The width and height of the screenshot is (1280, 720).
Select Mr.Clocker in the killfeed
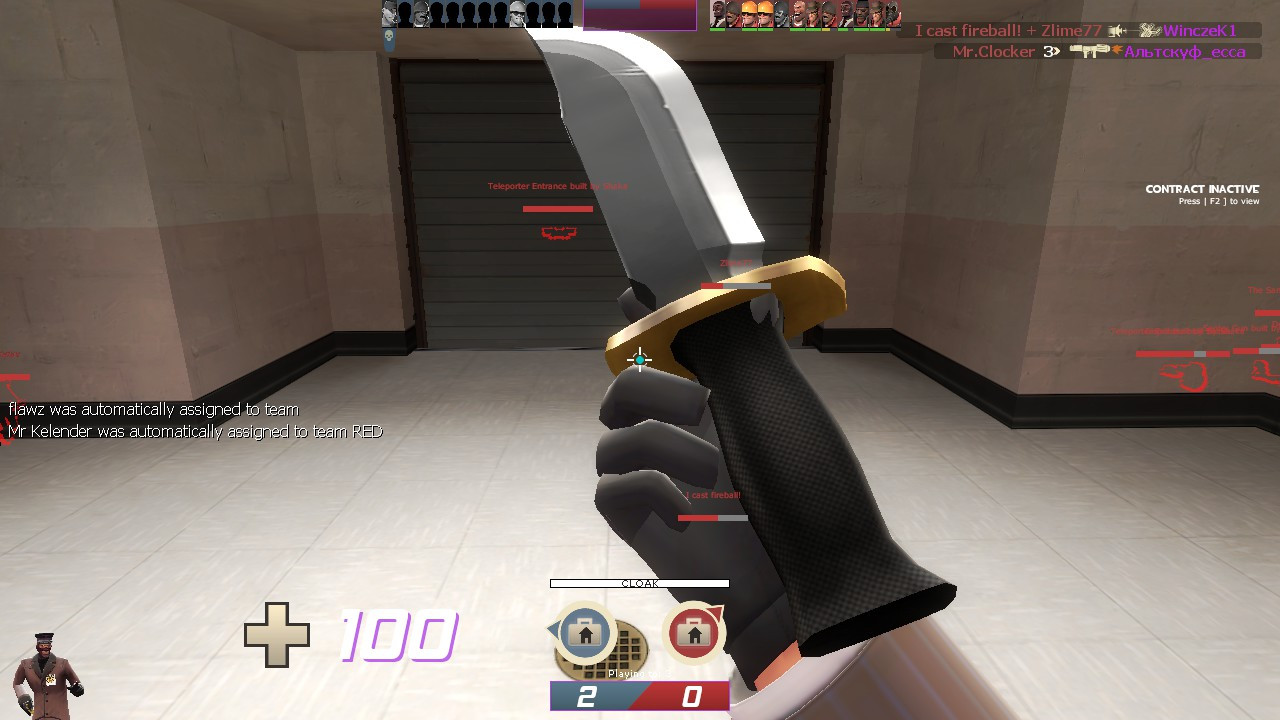[x=993, y=51]
